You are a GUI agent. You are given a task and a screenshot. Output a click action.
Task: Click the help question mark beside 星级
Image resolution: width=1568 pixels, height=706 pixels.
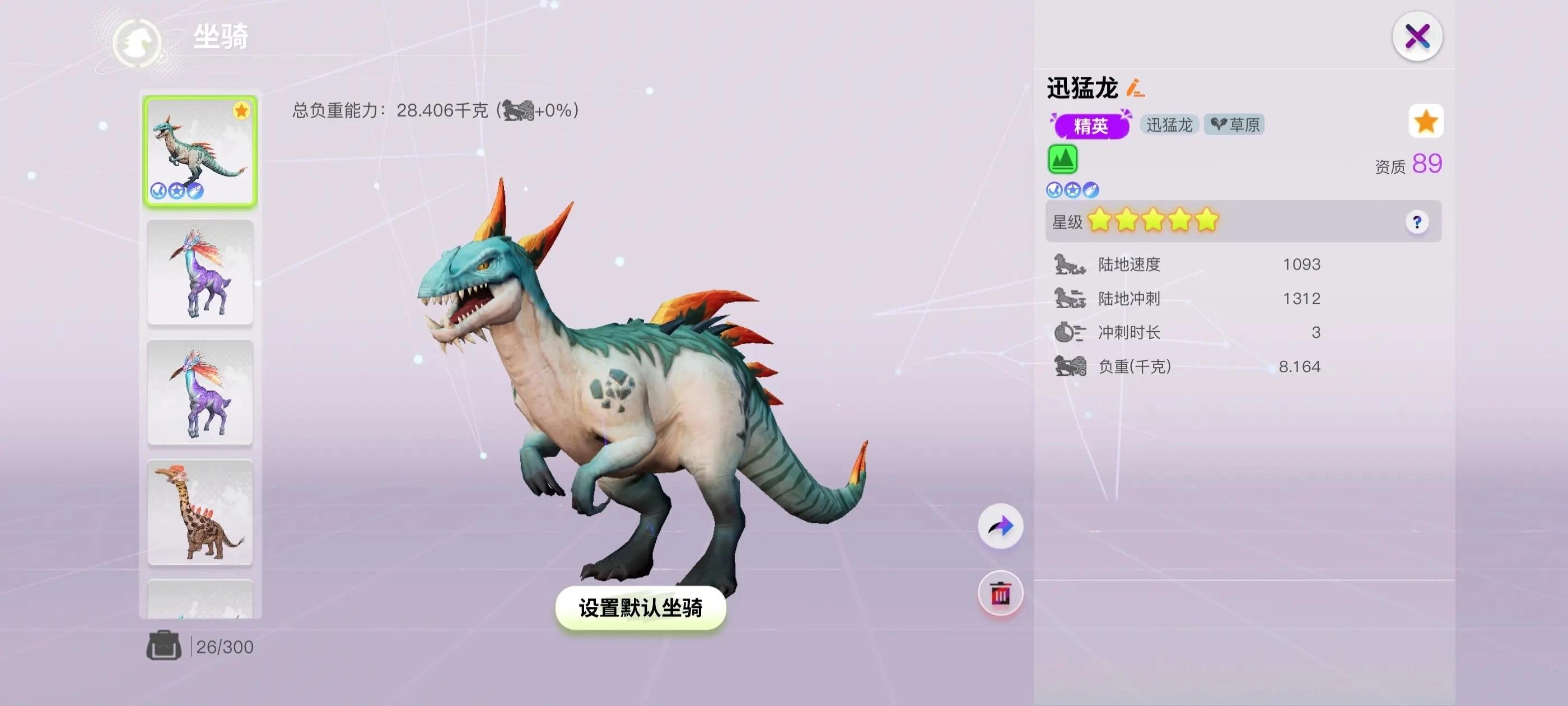[1419, 221]
